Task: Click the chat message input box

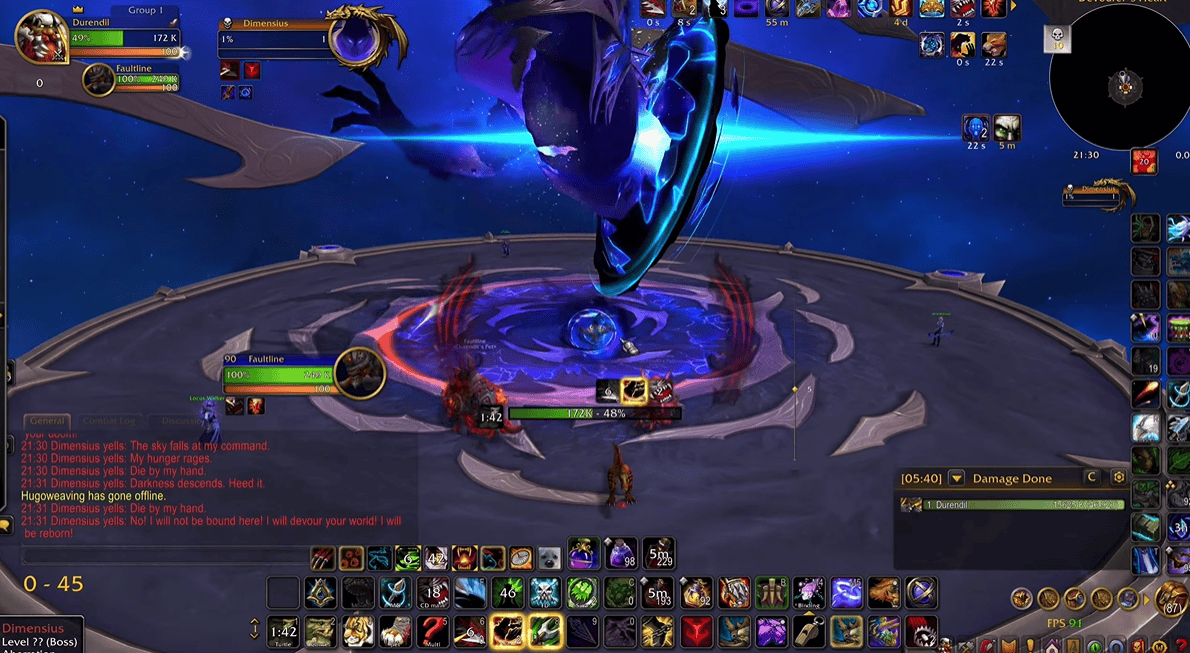Action: (x=160, y=555)
